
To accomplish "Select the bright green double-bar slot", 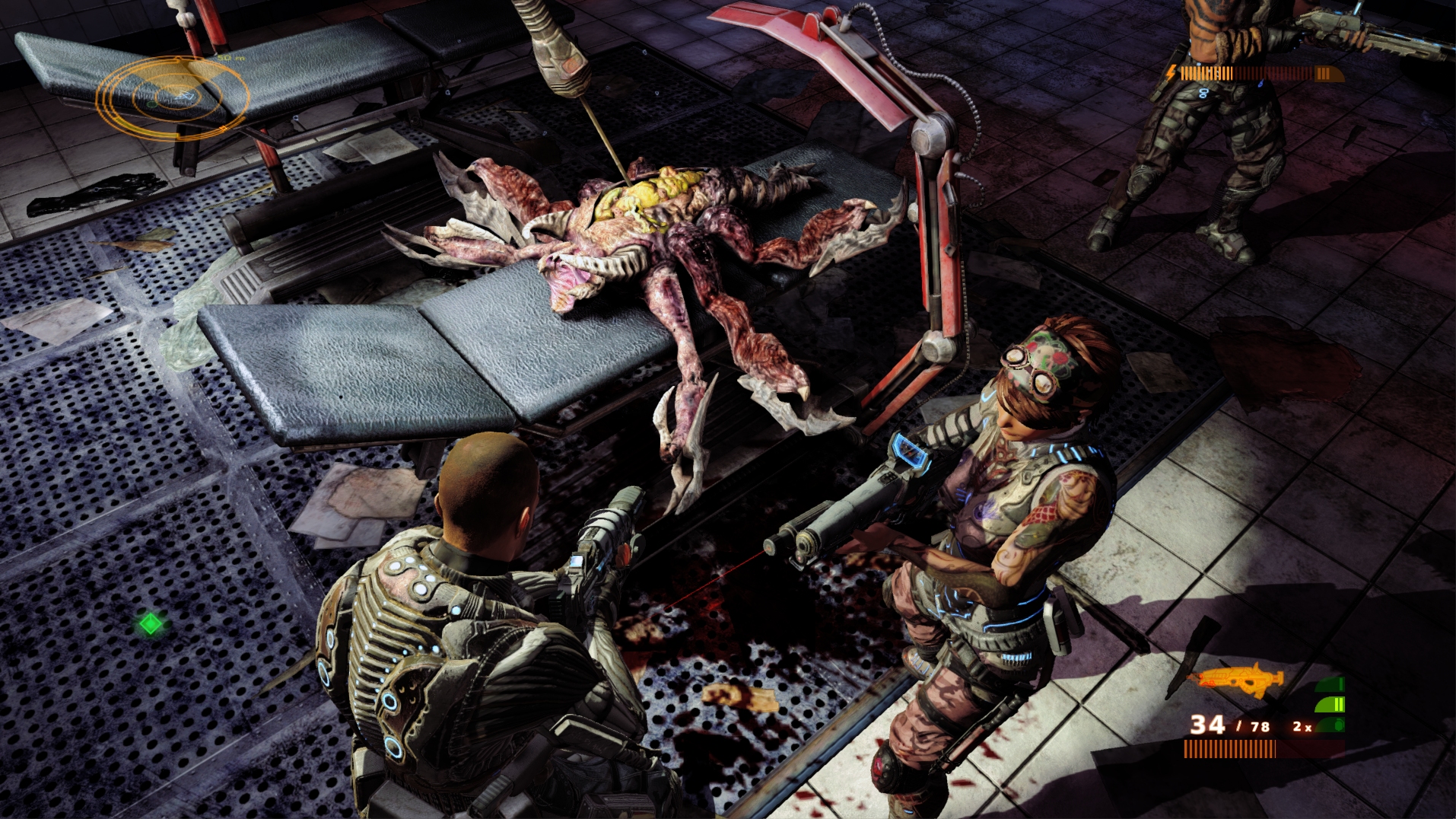I will [1330, 704].
